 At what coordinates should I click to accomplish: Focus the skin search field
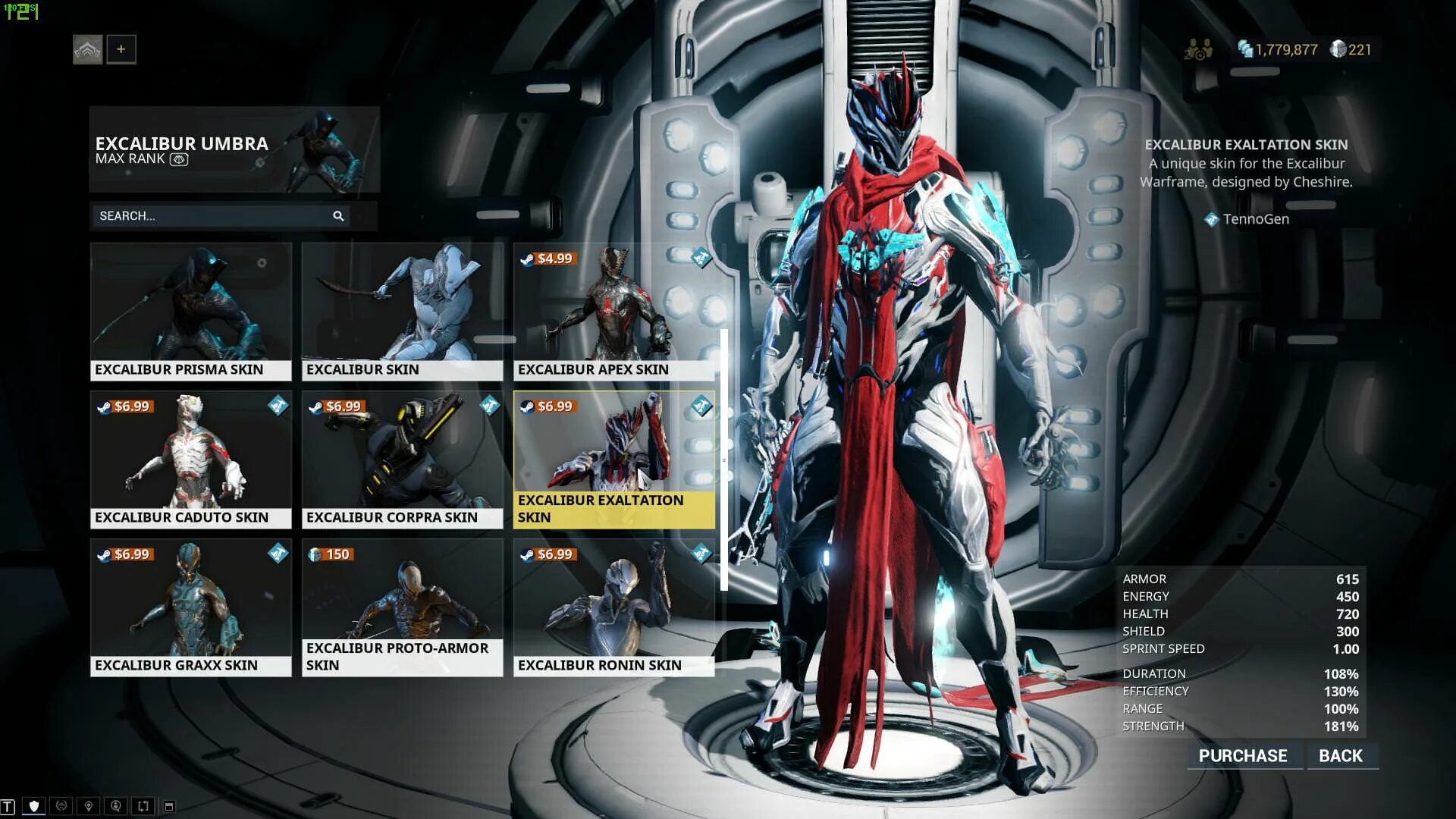click(x=212, y=216)
